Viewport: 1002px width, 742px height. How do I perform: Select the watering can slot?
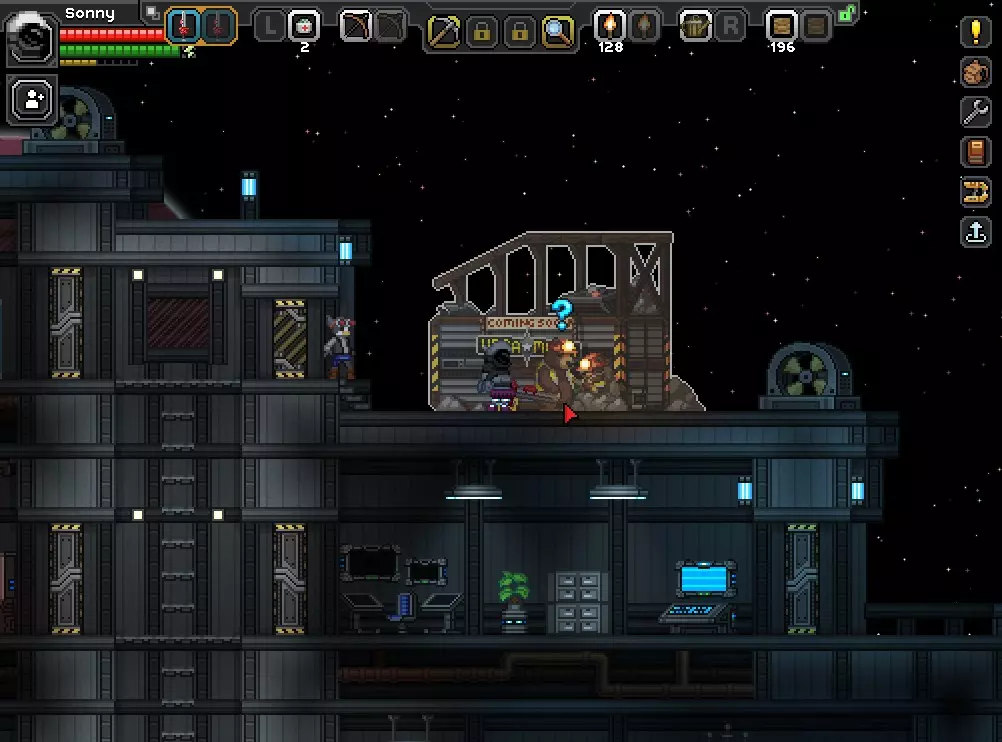click(x=695, y=26)
